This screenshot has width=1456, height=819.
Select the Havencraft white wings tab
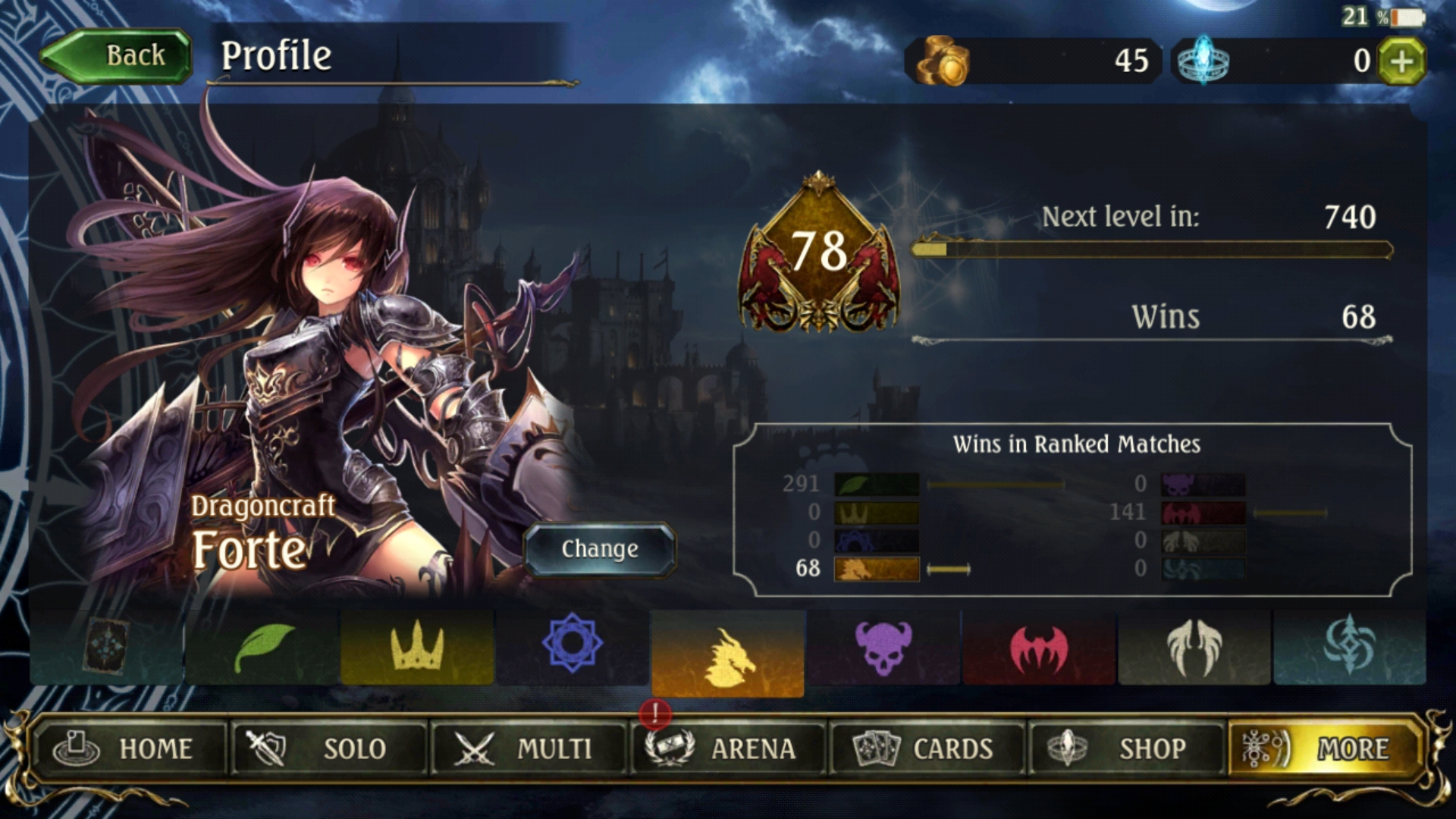click(1194, 648)
